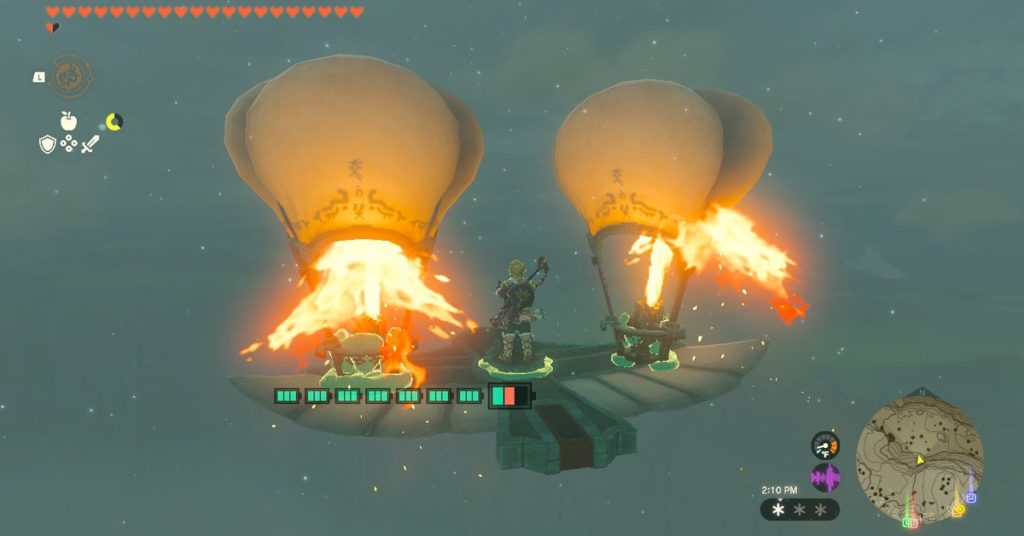The width and height of the screenshot is (1024, 536).
Task: Click the yellow ring gauge icon
Action: coord(115,122)
